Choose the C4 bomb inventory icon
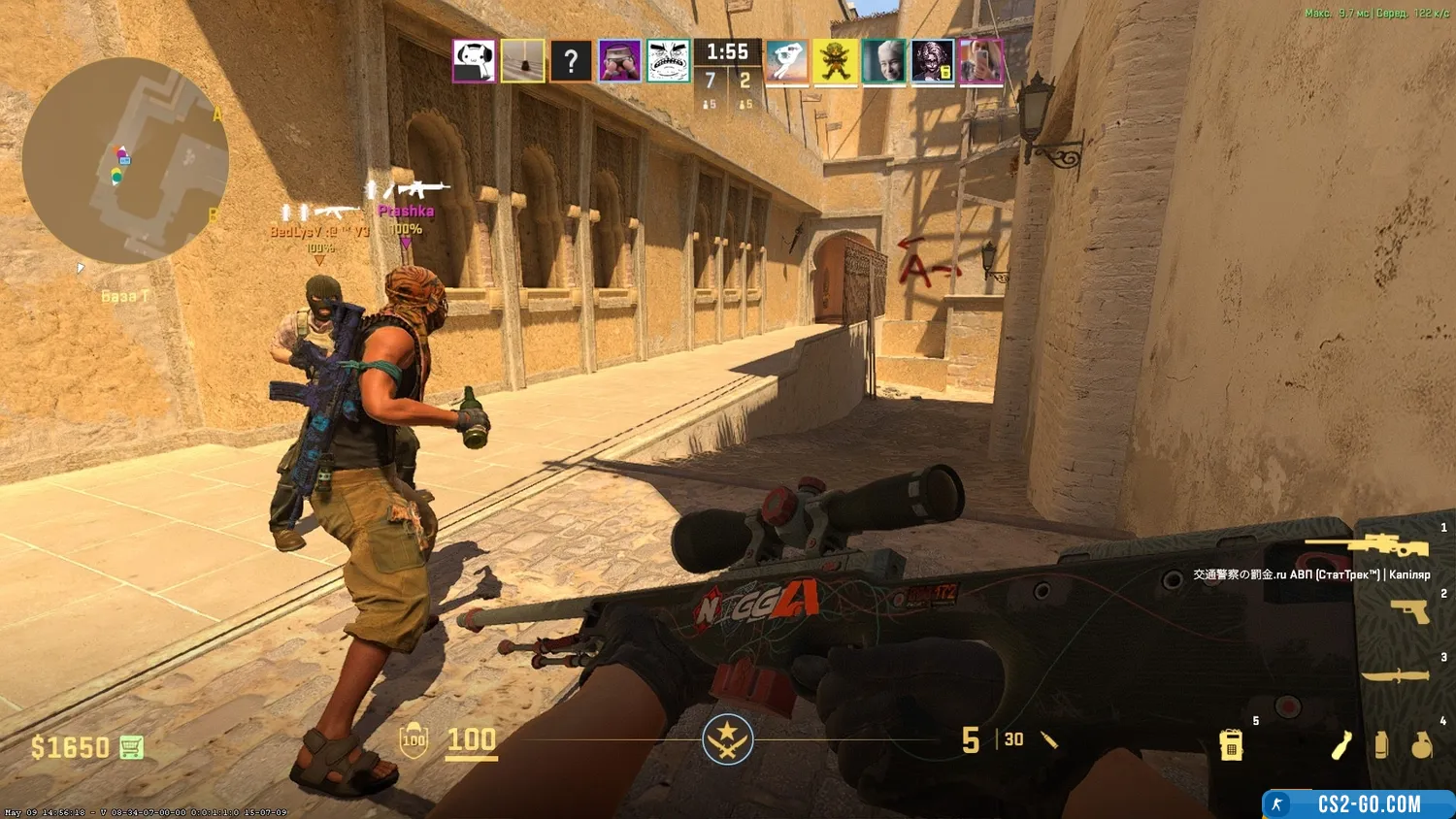1456x819 pixels. pos(1231,745)
